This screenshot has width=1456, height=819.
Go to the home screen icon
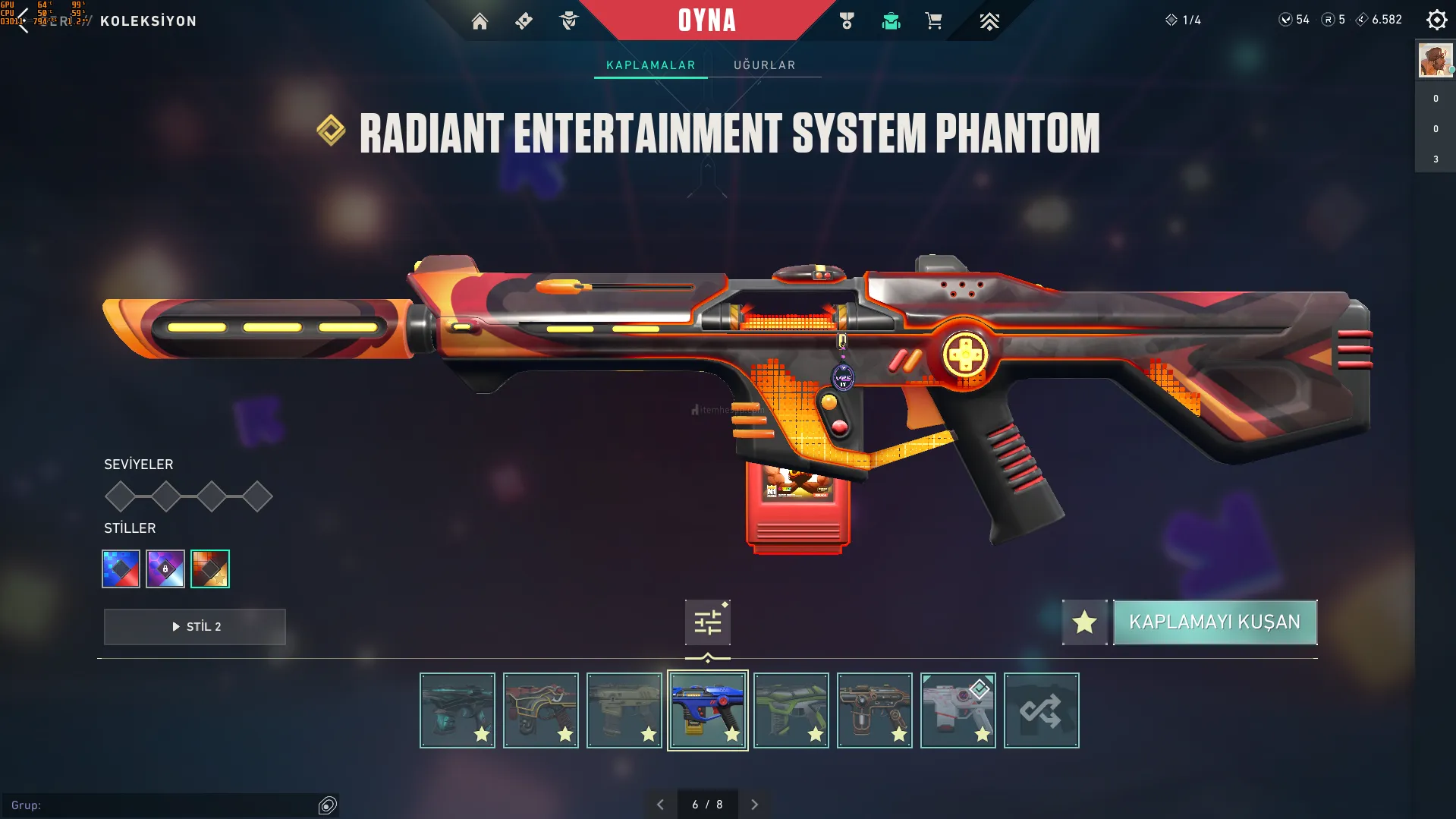[x=480, y=21]
